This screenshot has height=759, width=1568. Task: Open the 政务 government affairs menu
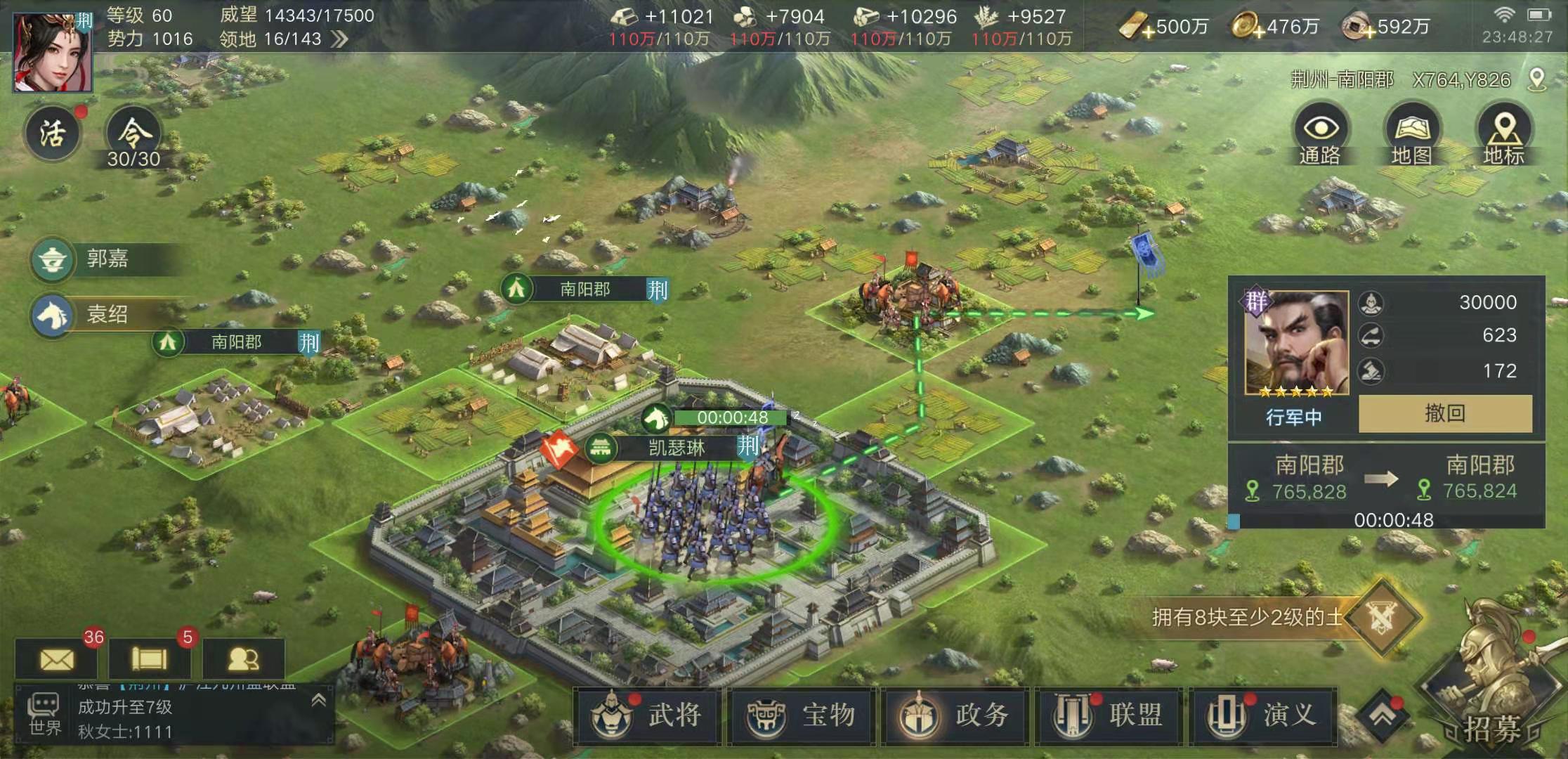click(955, 715)
